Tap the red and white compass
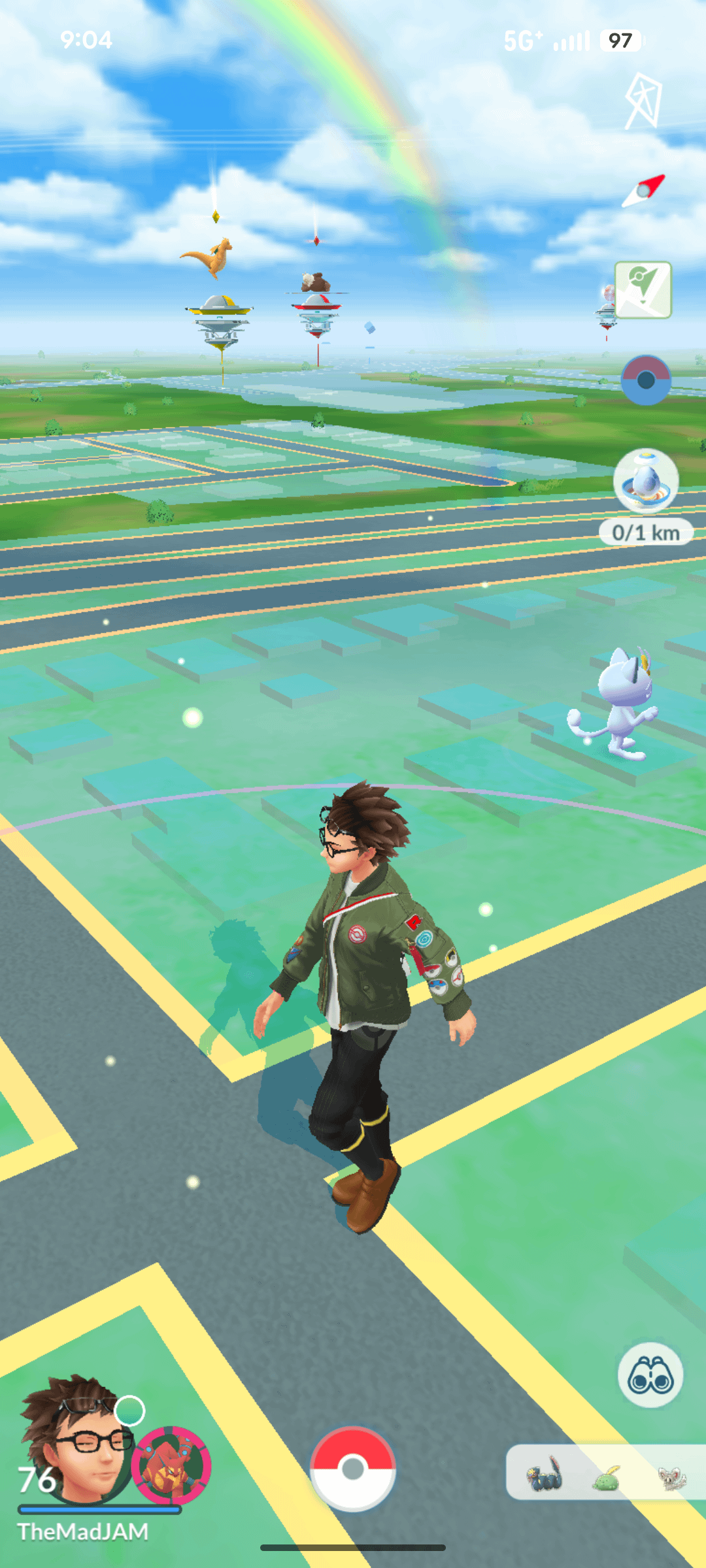This screenshot has width=706, height=1568. [x=643, y=191]
